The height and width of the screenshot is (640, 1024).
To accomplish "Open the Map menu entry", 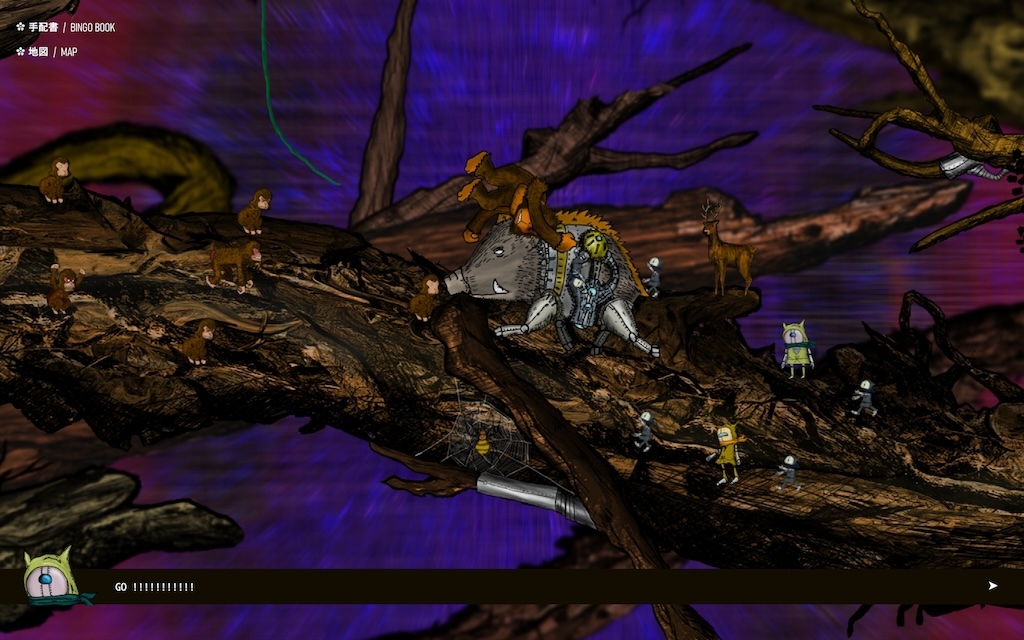I will click(47, 52).
